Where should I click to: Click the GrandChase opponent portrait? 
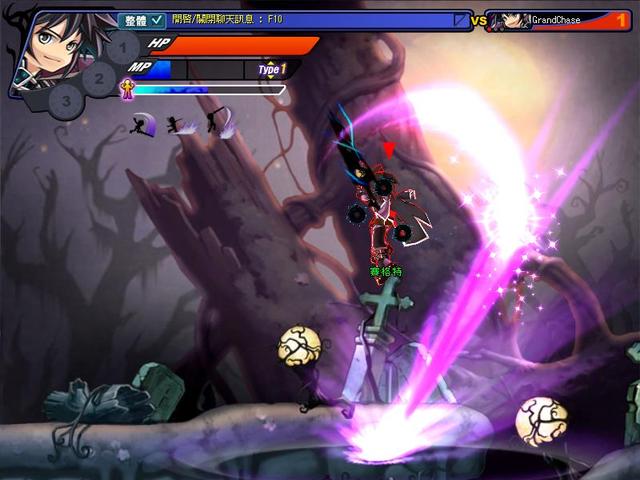(x=513, y=20)
